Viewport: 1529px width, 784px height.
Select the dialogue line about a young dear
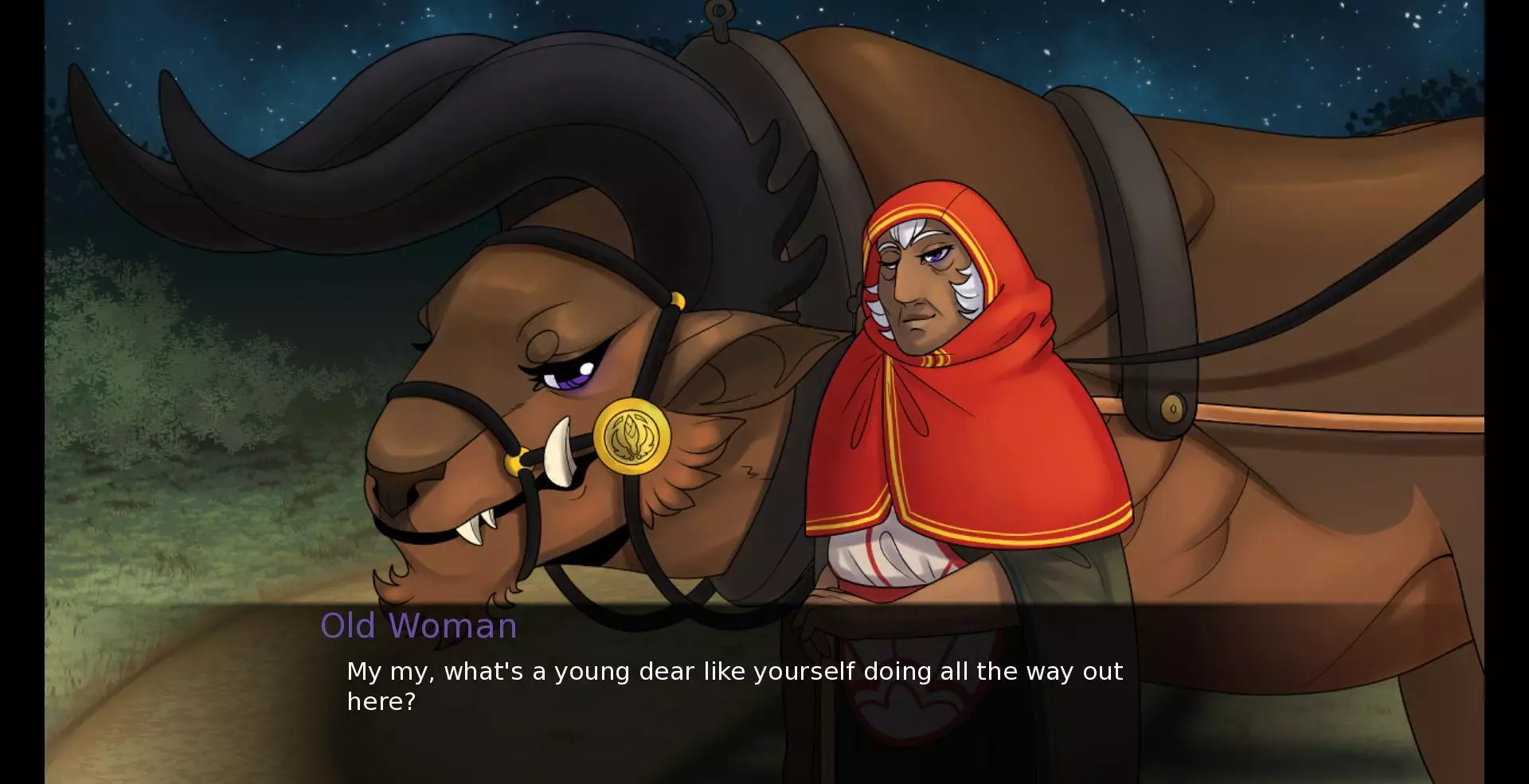[x=733, y=671]
